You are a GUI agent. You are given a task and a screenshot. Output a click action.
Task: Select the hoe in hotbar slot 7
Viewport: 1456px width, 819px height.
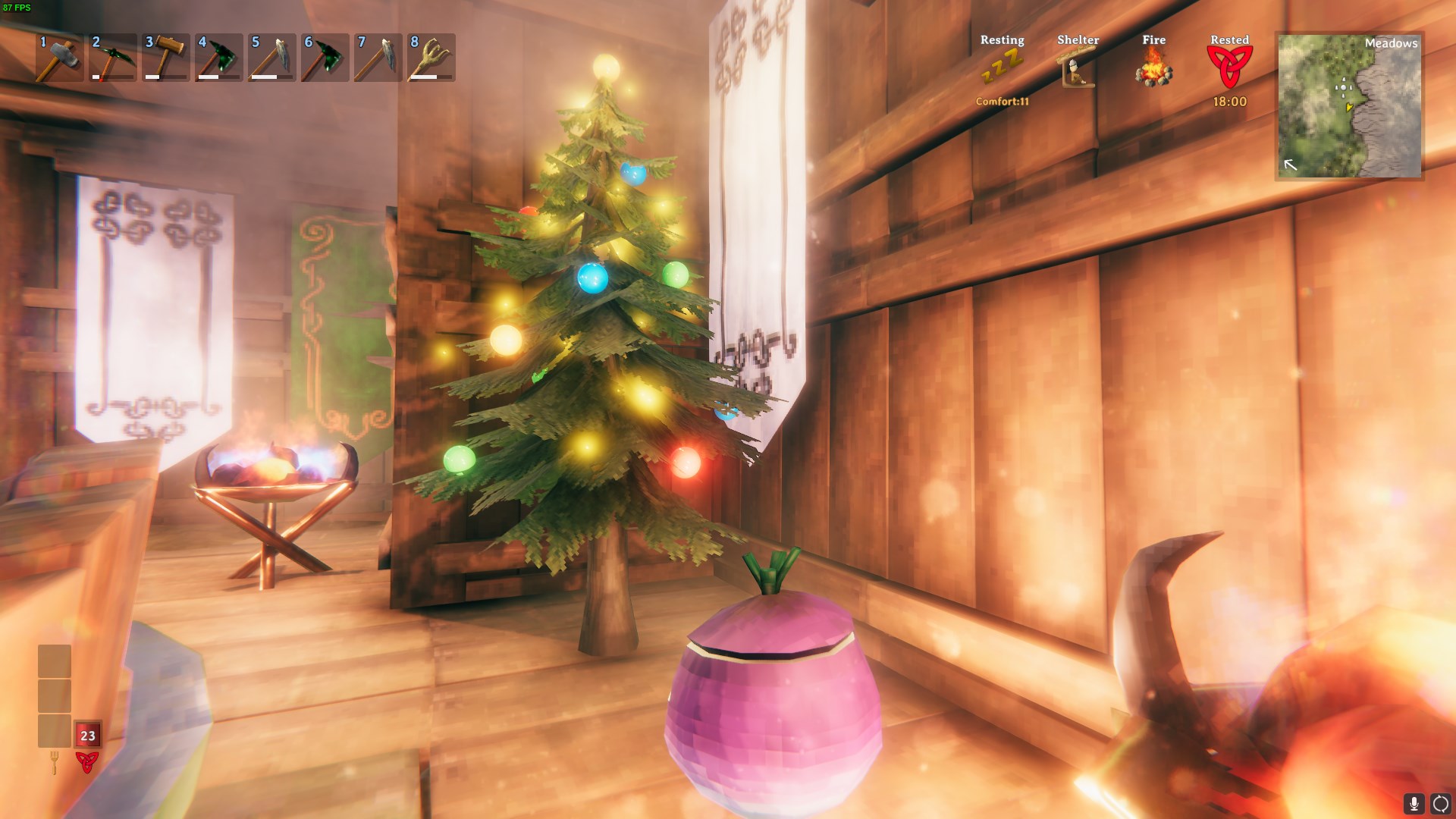(378, 58)
